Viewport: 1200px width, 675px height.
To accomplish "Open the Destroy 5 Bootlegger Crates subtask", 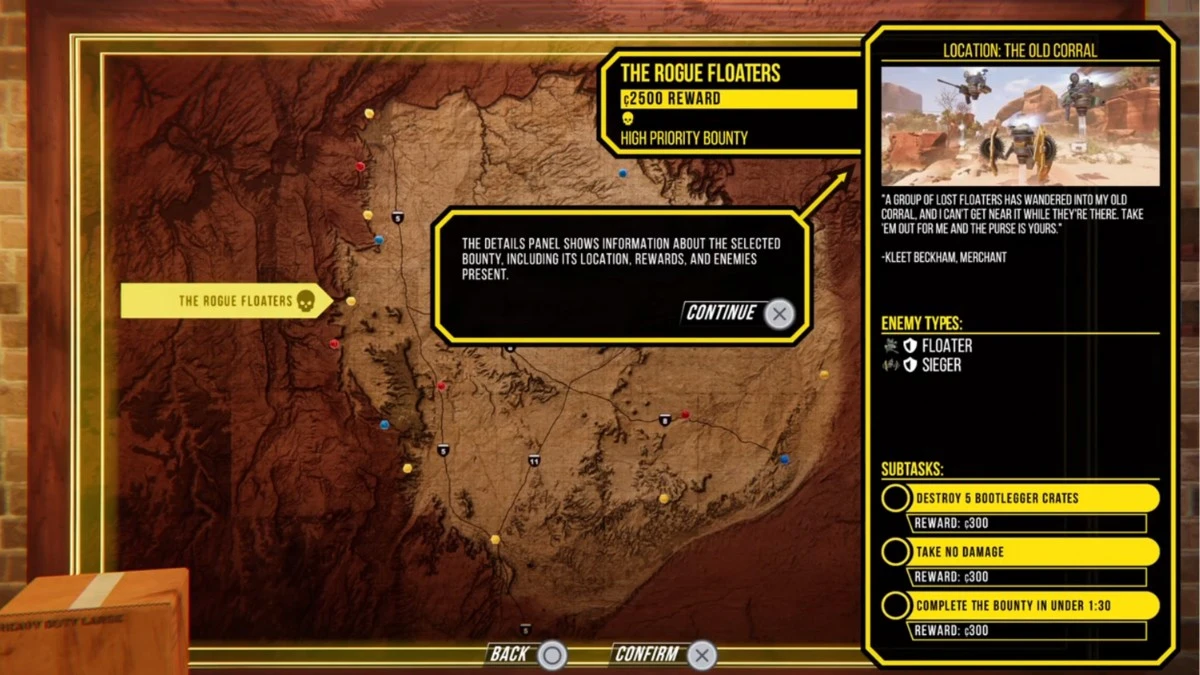I will pyautogui.click(x=1021, y=498).
